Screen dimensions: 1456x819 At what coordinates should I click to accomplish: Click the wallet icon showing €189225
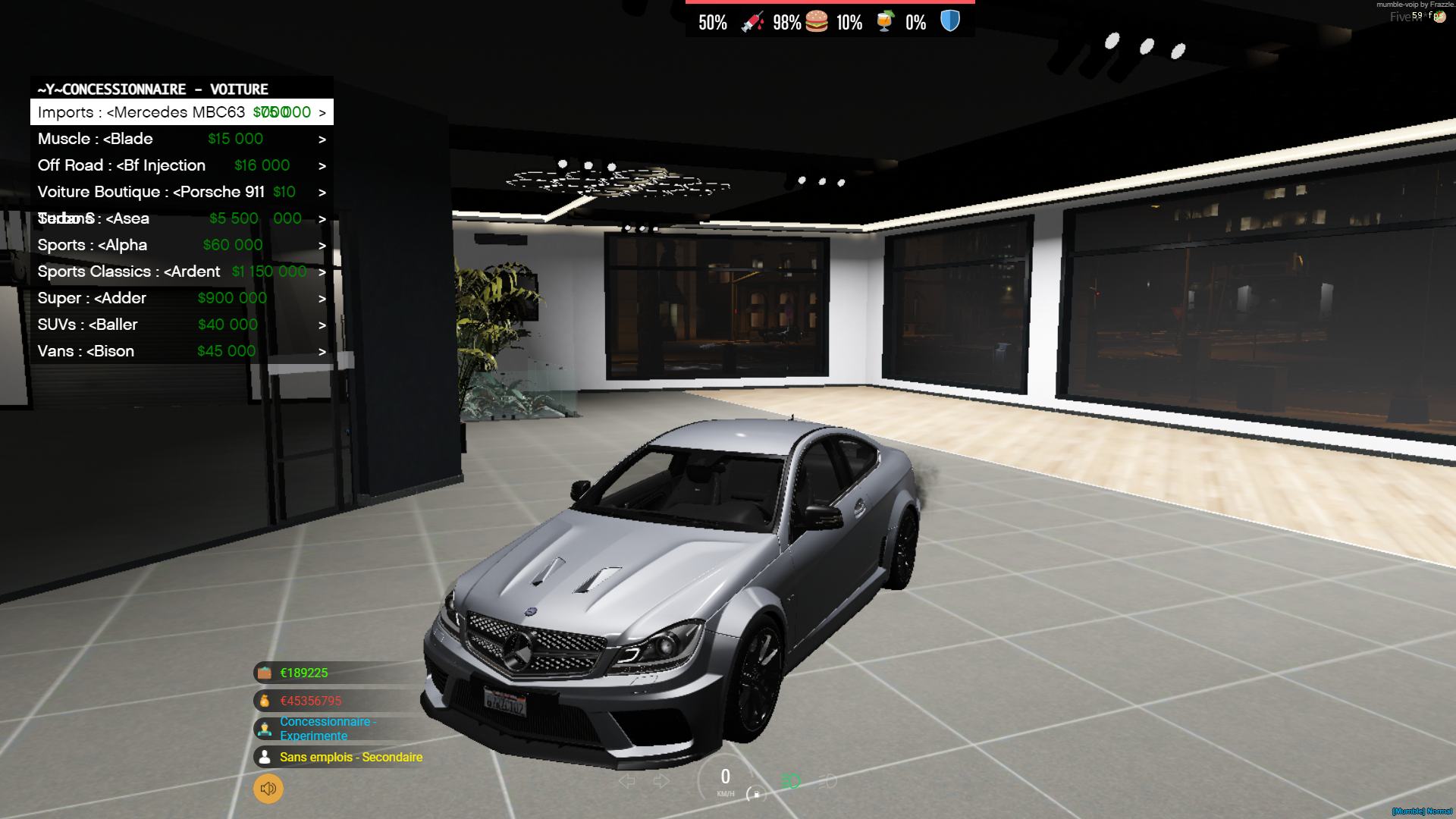(264, 673)
